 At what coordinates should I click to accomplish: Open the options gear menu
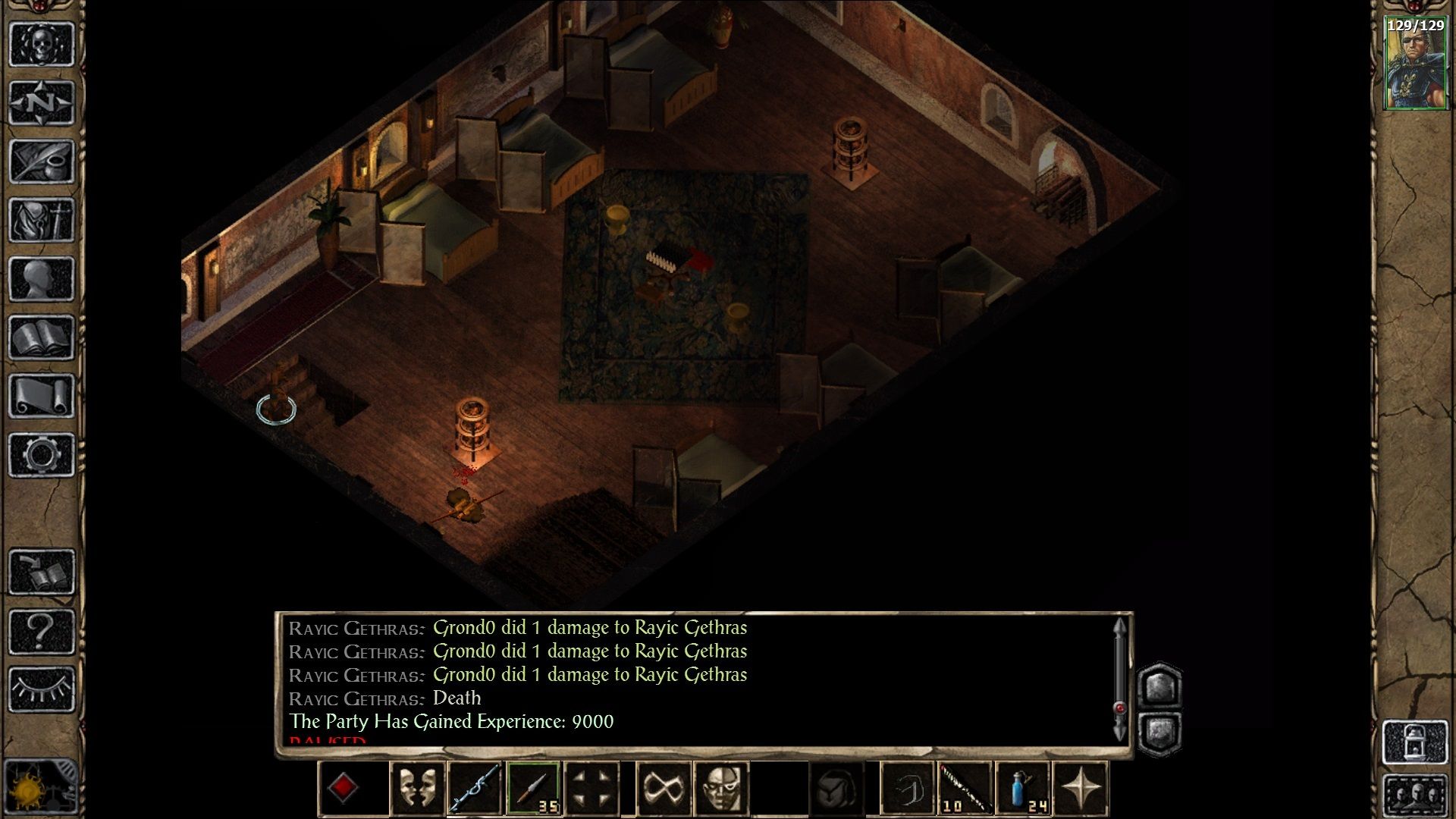click(x=42, y=454)
